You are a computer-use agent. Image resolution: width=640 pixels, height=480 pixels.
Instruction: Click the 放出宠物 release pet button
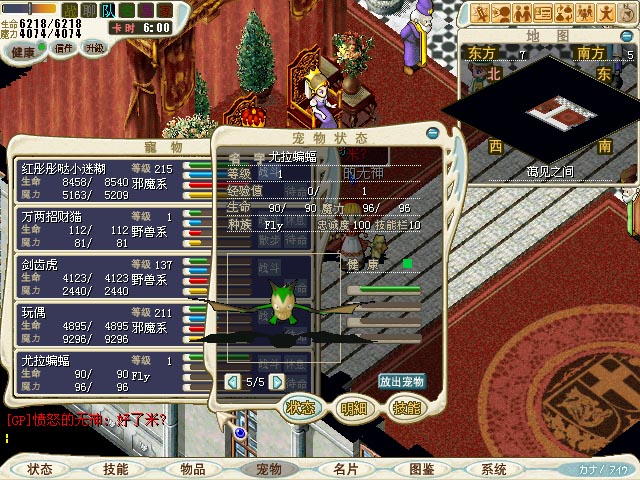pyautogui.click(x=401, y=381)
